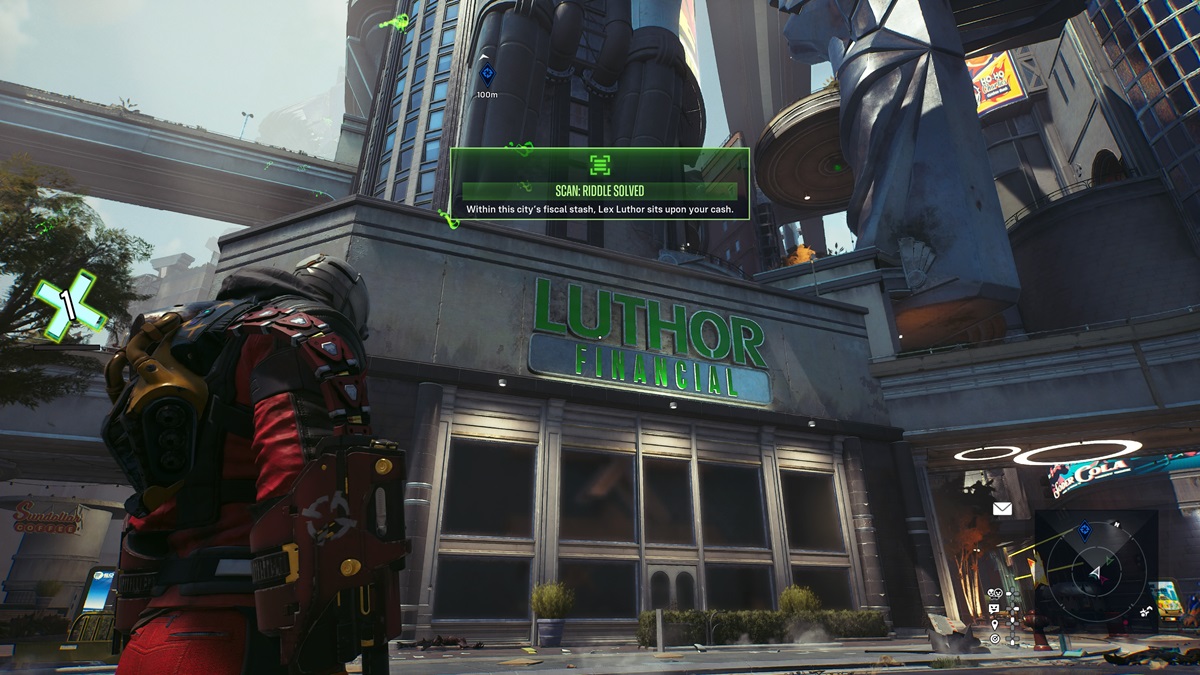Screen dimensions: 1200x675
Task: Click the blue waypoint marker showing 100m
Action: [x=487, y=73]
